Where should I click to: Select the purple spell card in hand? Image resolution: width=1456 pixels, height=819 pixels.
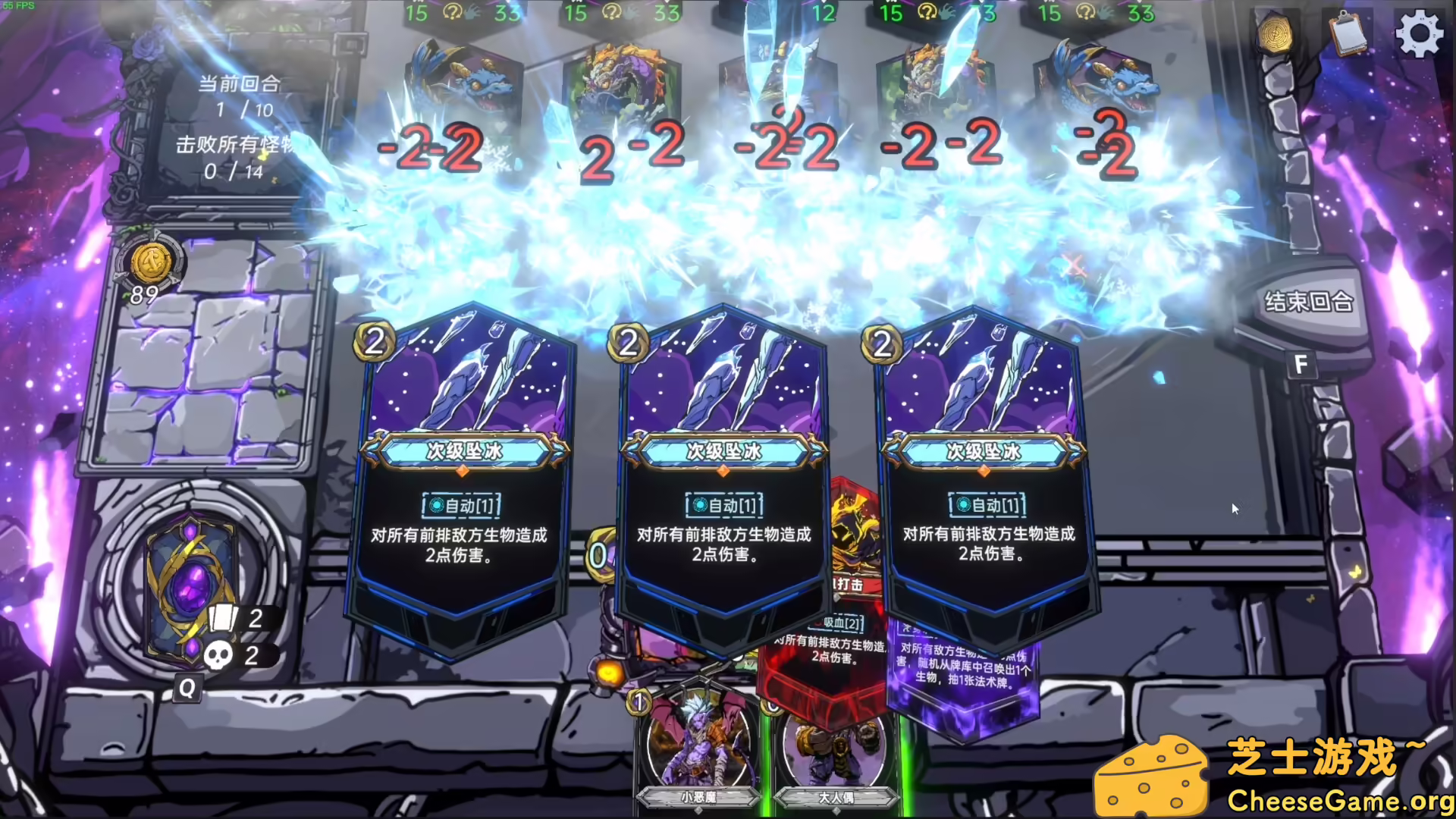click(x=963, y=667)
